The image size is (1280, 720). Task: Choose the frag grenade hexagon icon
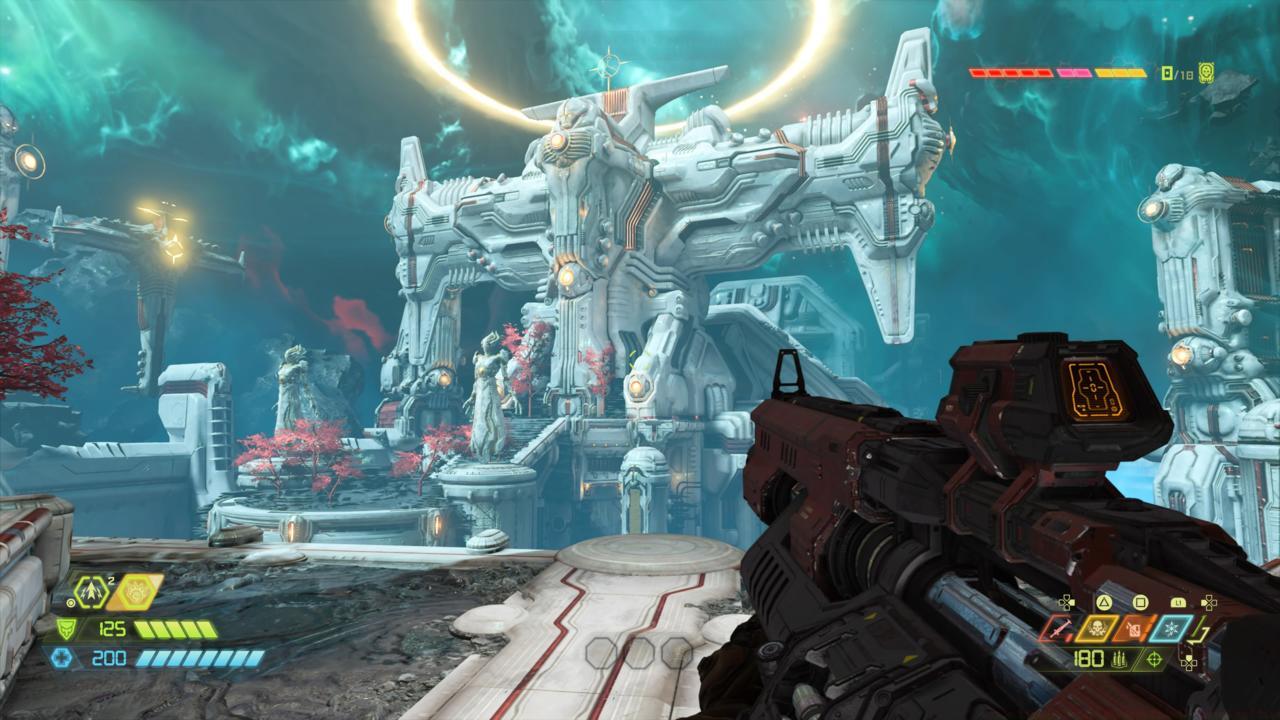[92, 591]
